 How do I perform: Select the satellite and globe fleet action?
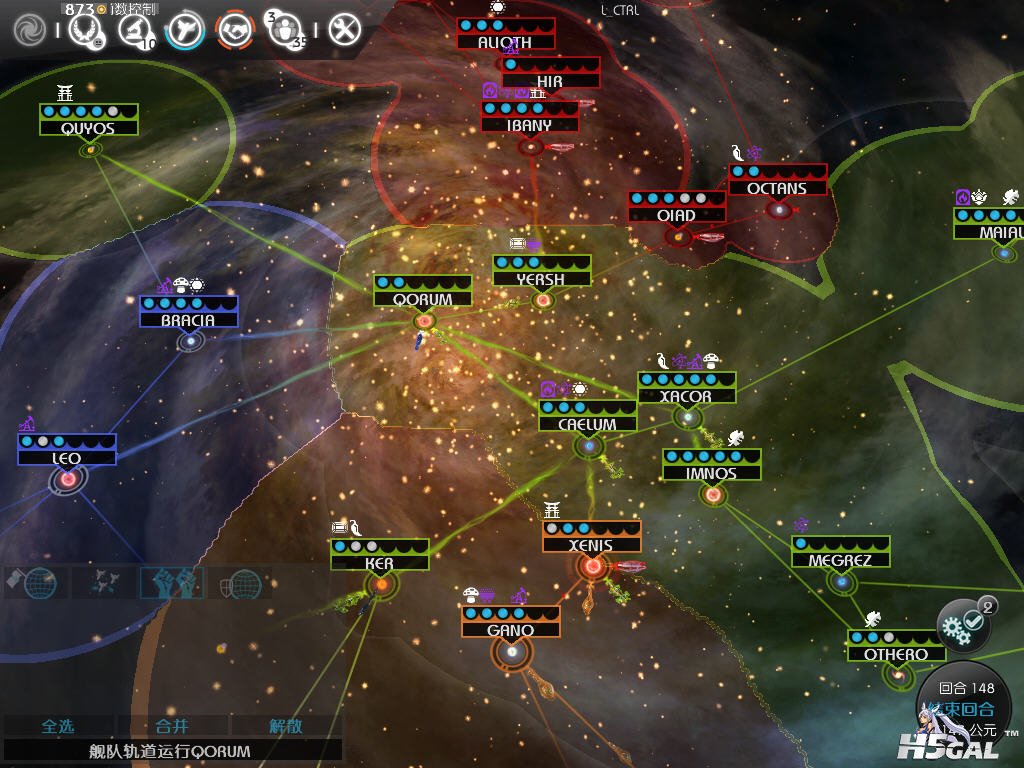[x=32, y=582]
